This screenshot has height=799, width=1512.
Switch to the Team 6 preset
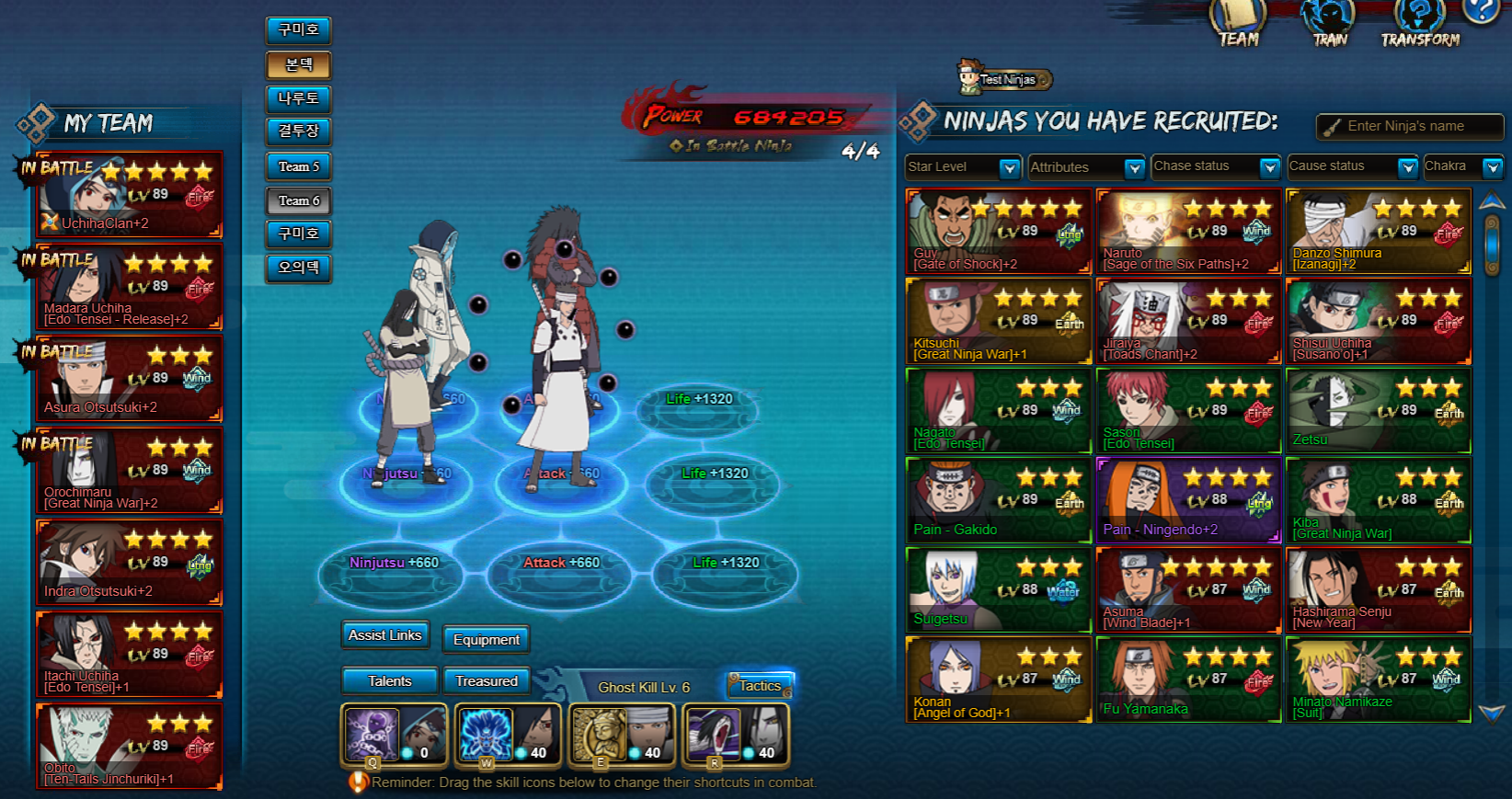tap(299, 200)
